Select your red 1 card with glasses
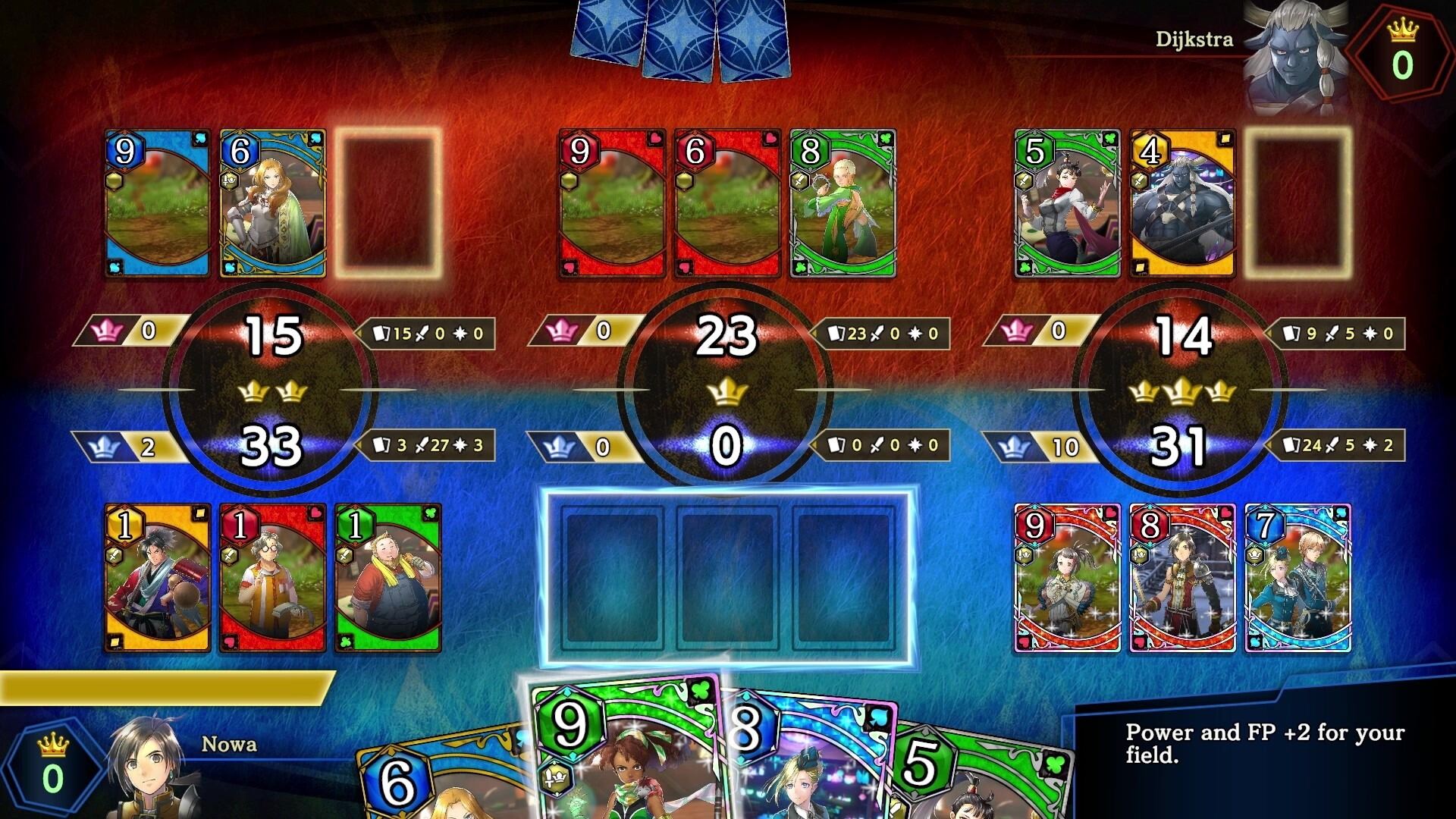Screen dimensions: 1456x819 point(273,578)
